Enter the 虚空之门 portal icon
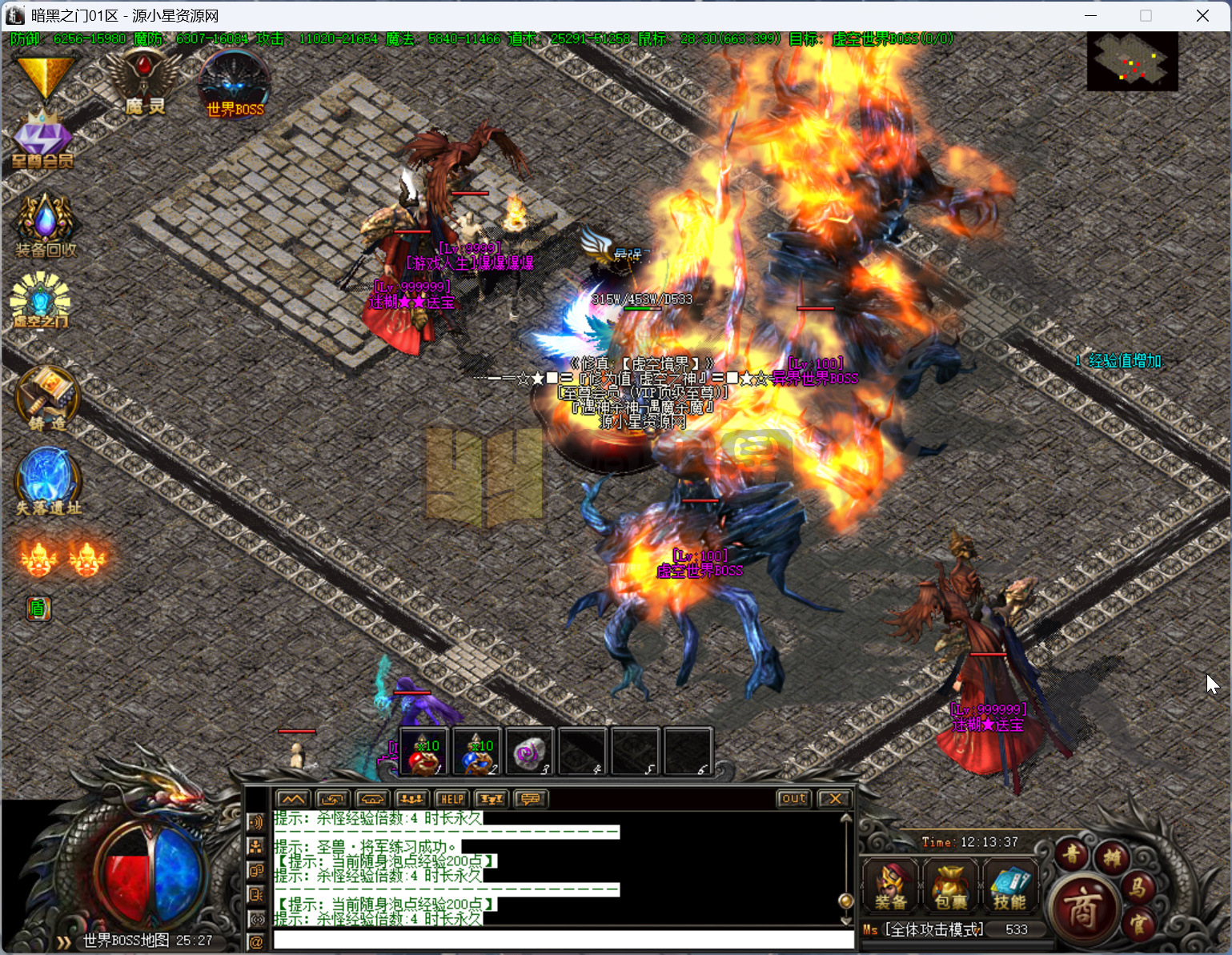Image resolution: width=1232 pixels, height=955 pixels. [40, 302]
